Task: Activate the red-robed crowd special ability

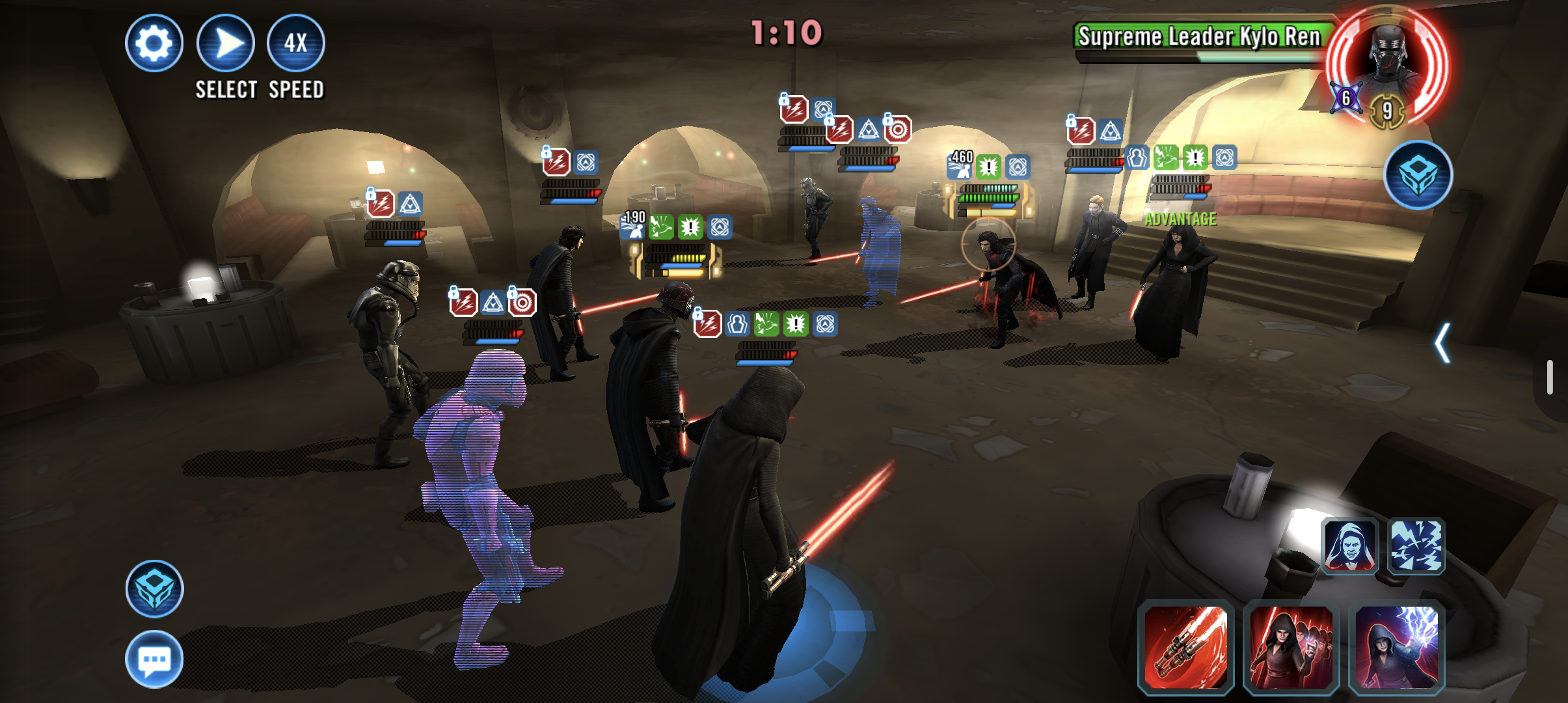Action: (1291, 647)
